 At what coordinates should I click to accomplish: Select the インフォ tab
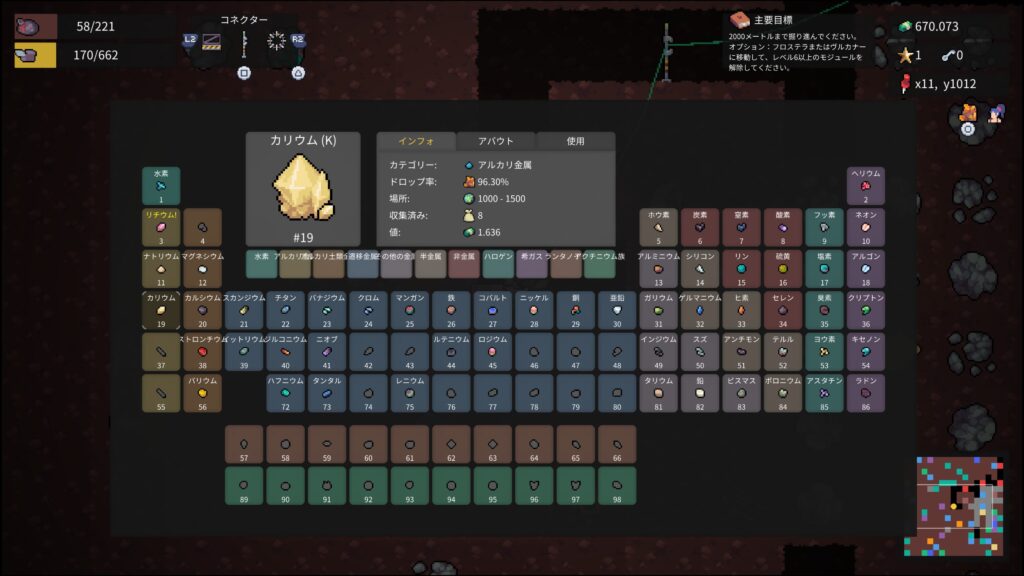click(x=415, y=141)
